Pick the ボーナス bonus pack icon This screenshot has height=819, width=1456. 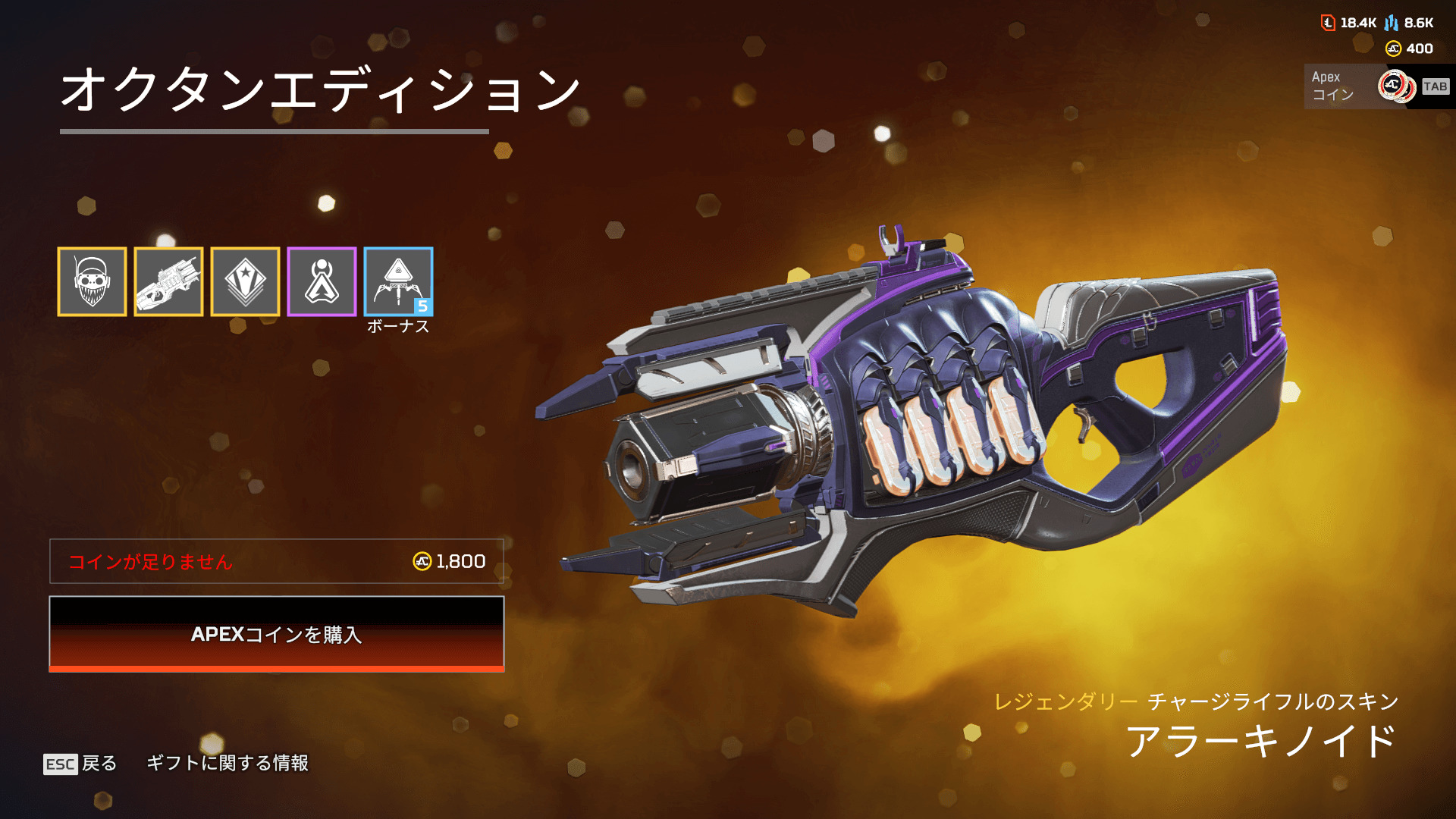click(398, 281)
